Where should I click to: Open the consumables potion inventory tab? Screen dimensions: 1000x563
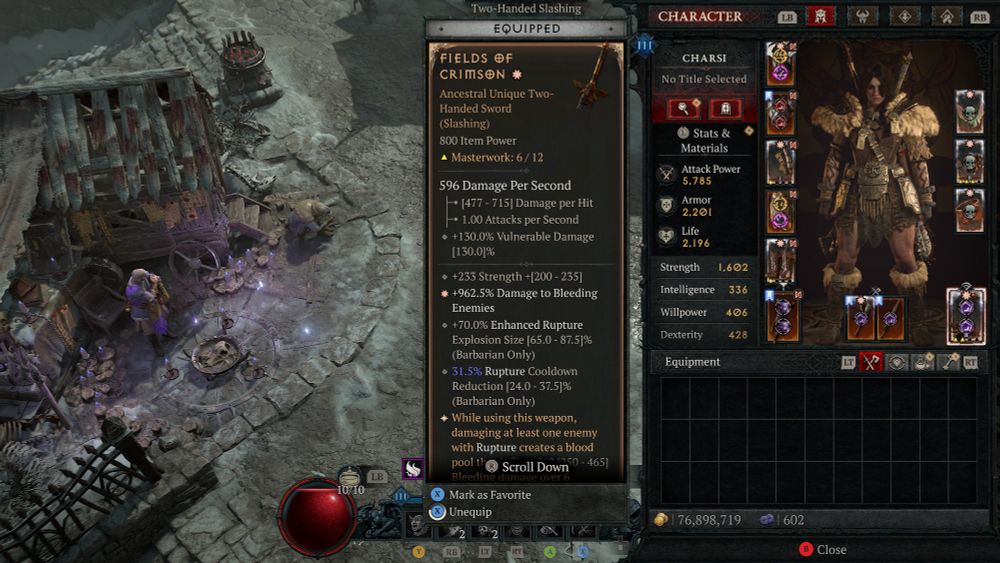922,362
